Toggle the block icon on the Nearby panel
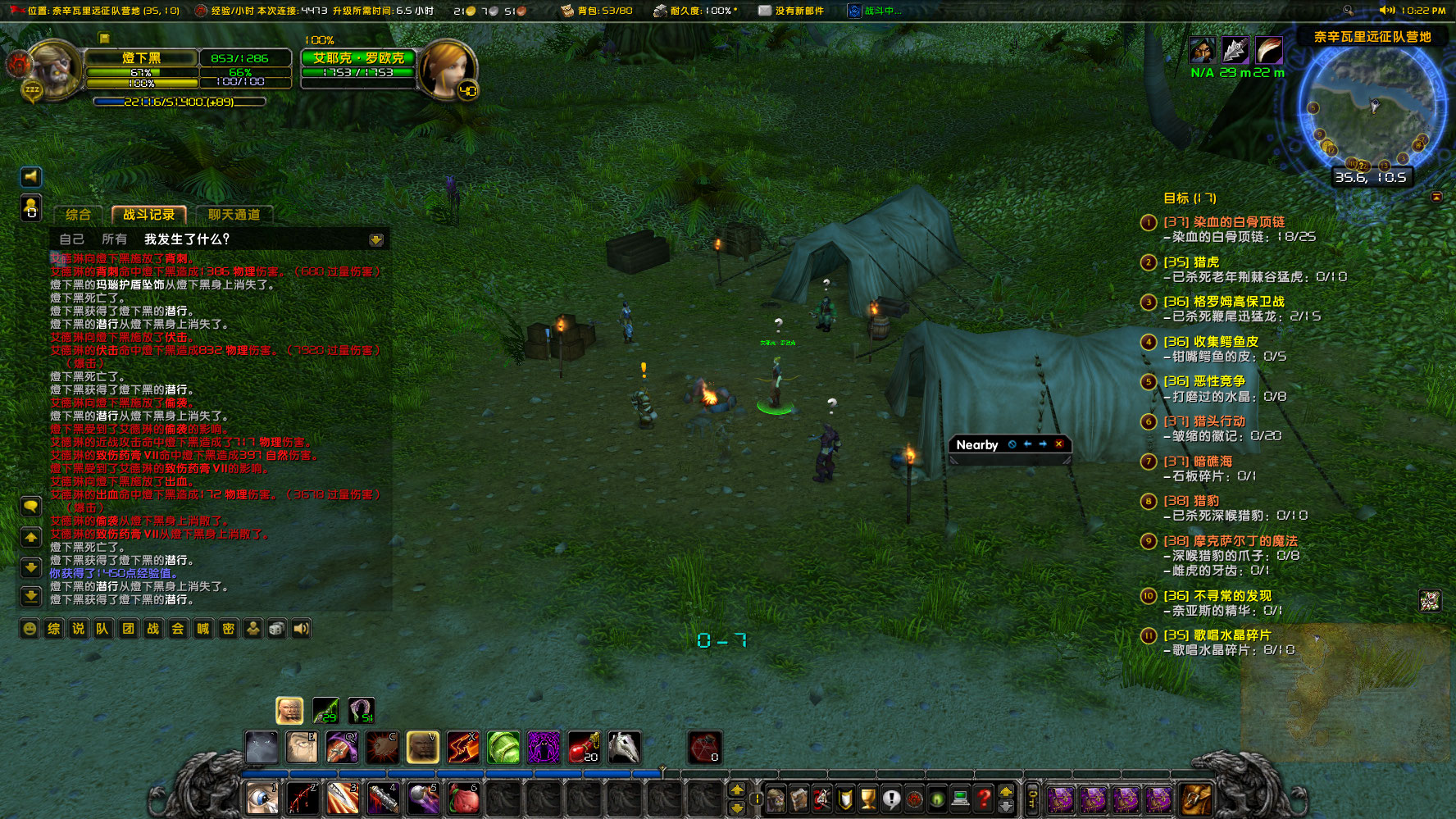The height and width of the screenshot is (819, 1456). (1012, 444)
